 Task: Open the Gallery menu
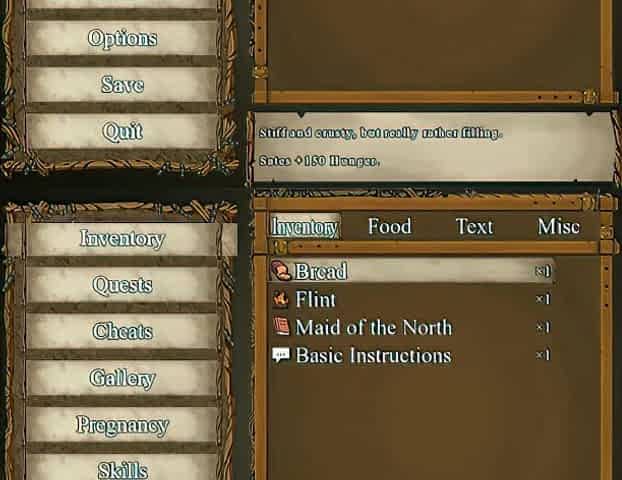coord(122,378)
